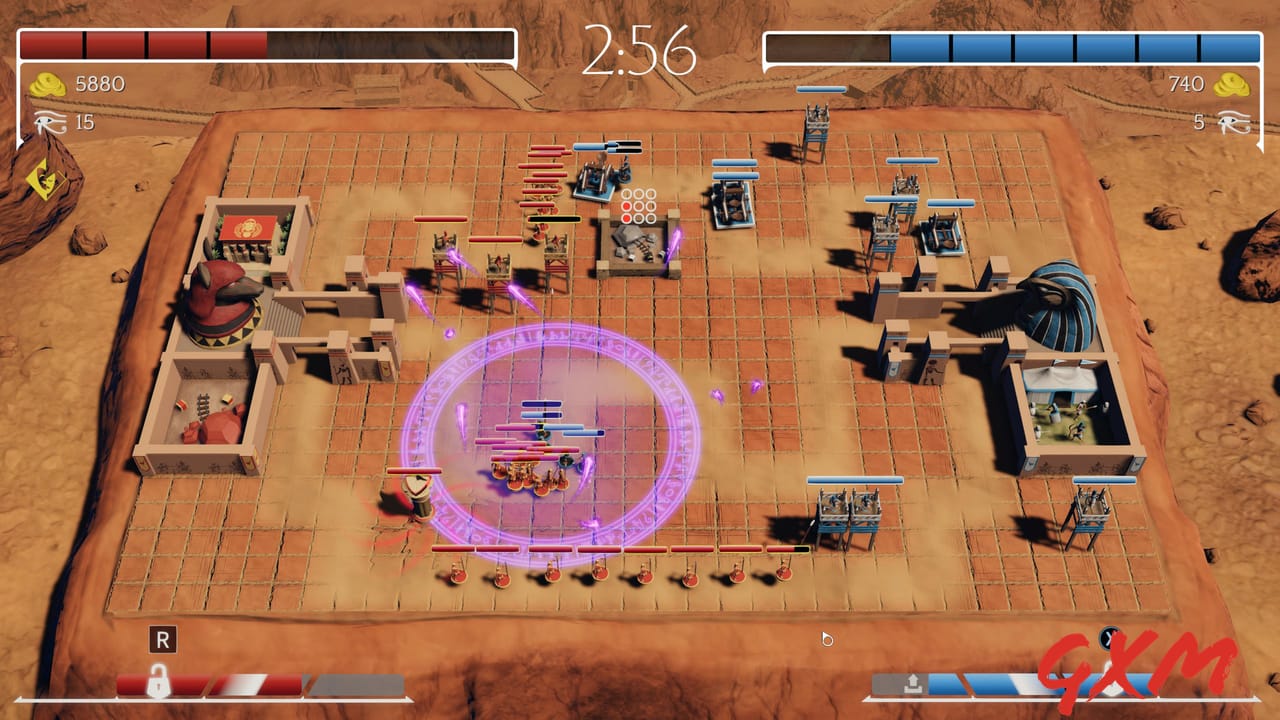Click the right-side Eye of Horus icon
Screen dimensions: 1280x720
(1236, 122)
